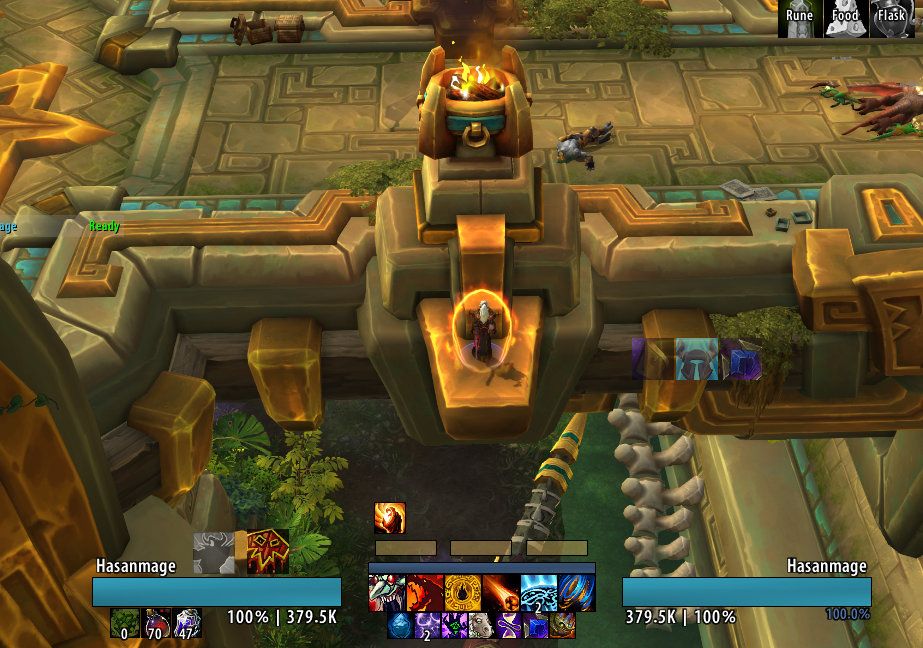923x648 pixels.
Task: Select the red horde mask icon
Action: click(x=268, y=551)
